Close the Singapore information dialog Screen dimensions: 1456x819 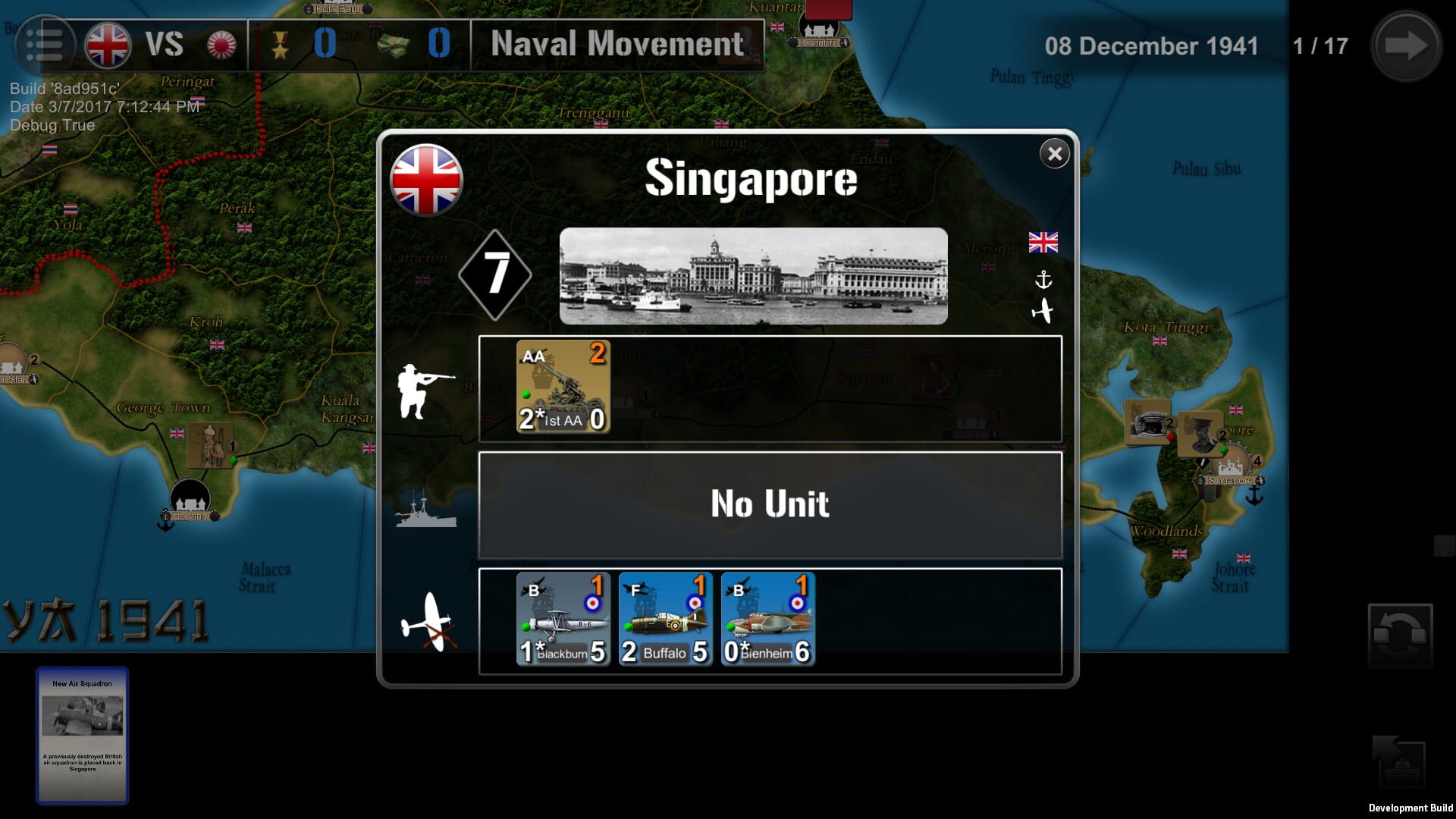point(1054,153)
